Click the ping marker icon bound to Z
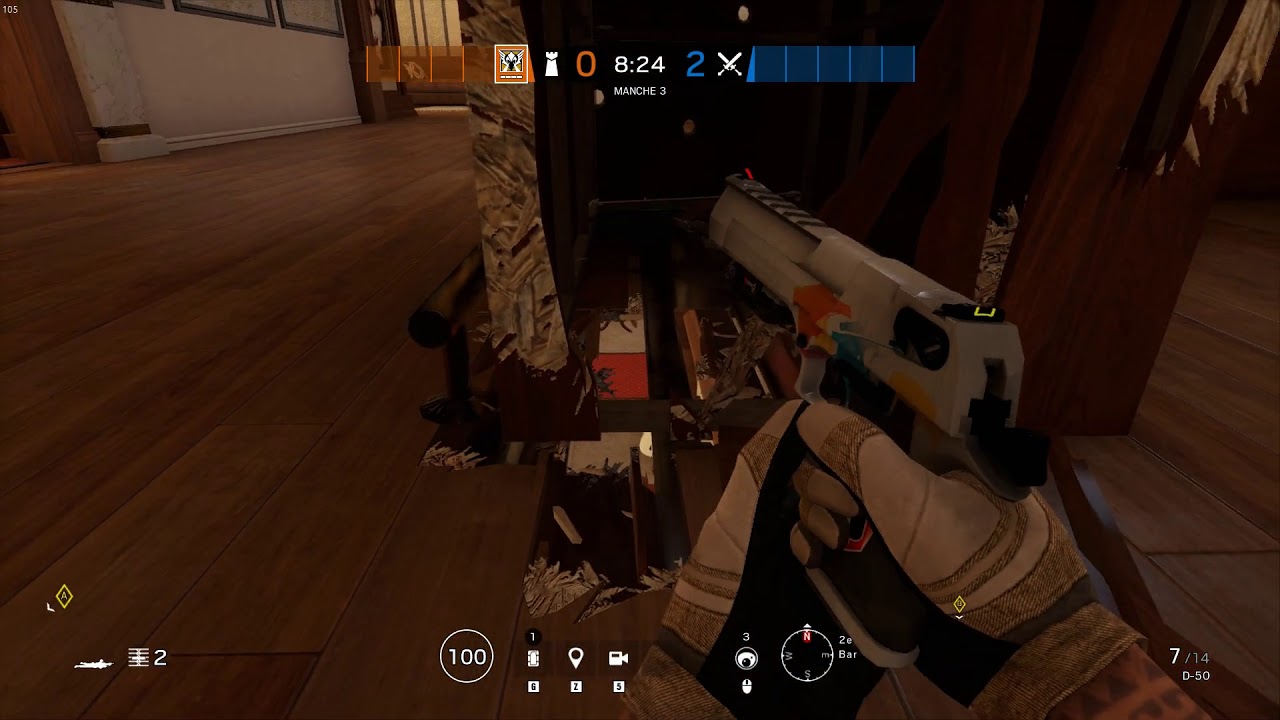 575,656
